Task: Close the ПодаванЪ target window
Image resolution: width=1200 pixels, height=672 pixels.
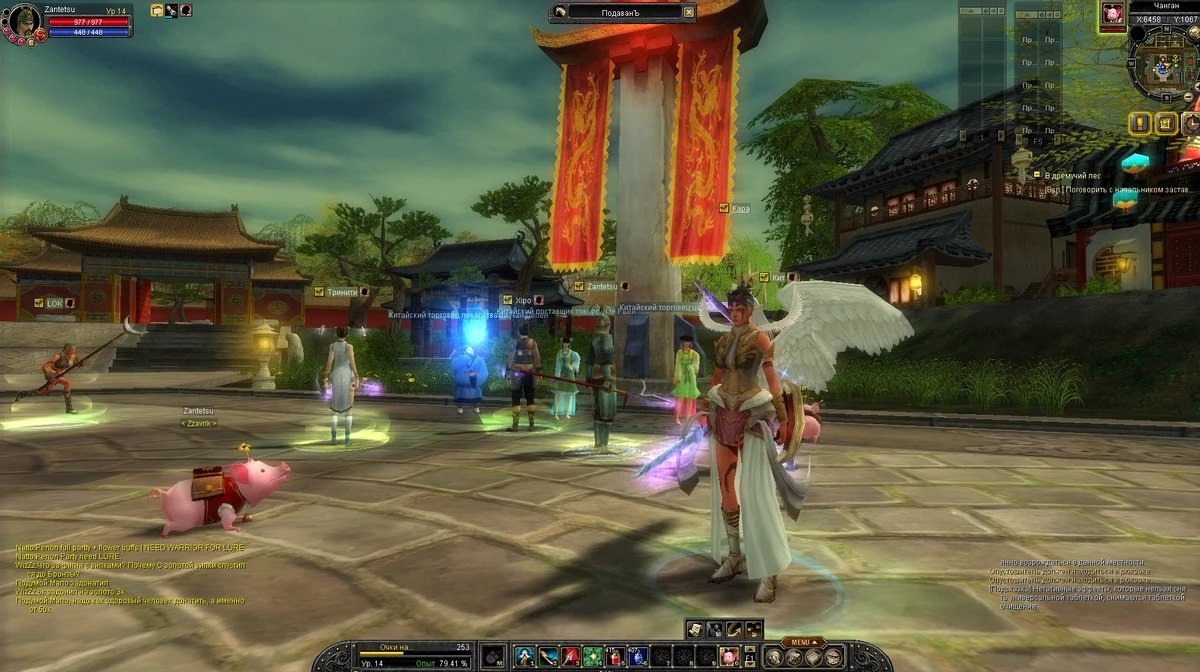Action: [x=688, y=12]
